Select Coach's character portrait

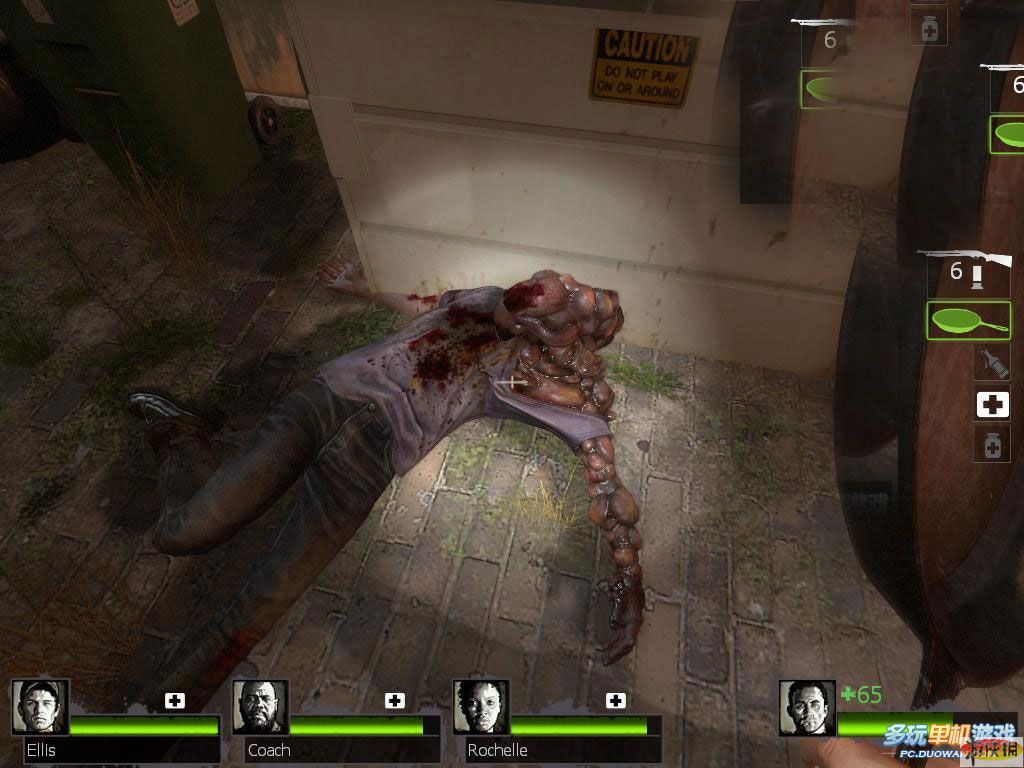260,707
